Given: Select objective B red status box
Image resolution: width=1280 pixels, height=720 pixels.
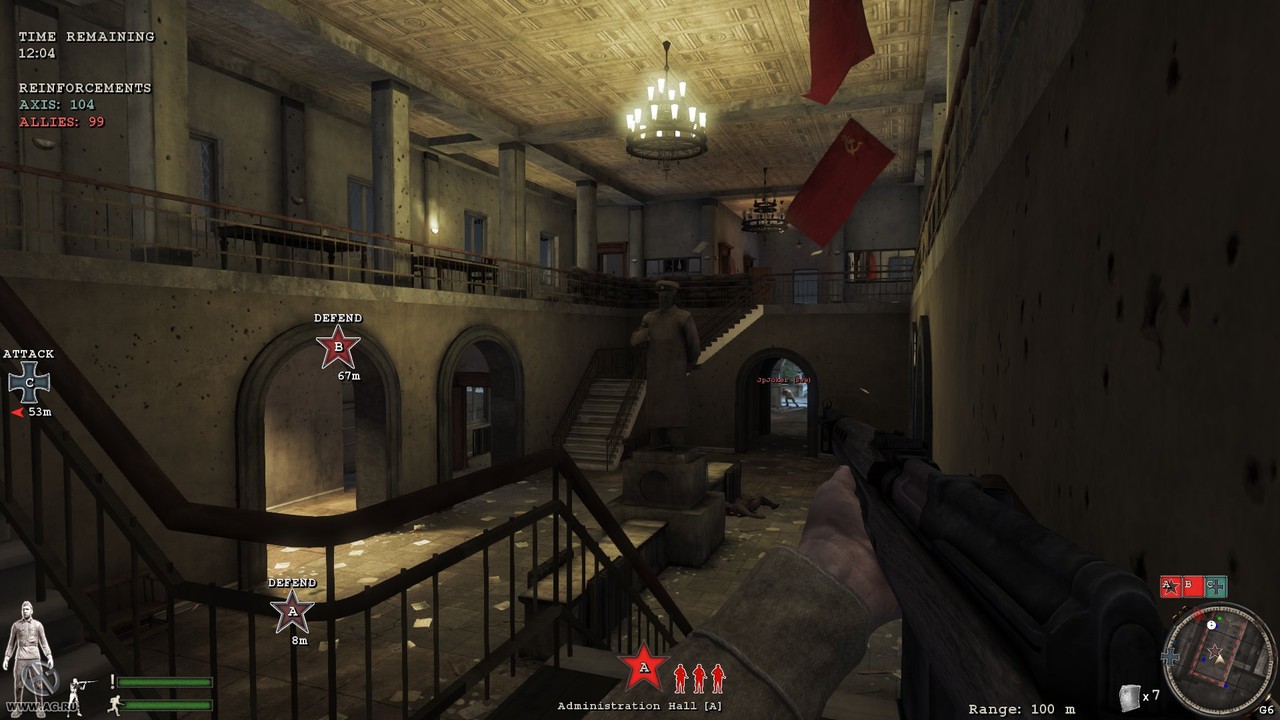Looking at the screenshot, I should pos(1192,586).
